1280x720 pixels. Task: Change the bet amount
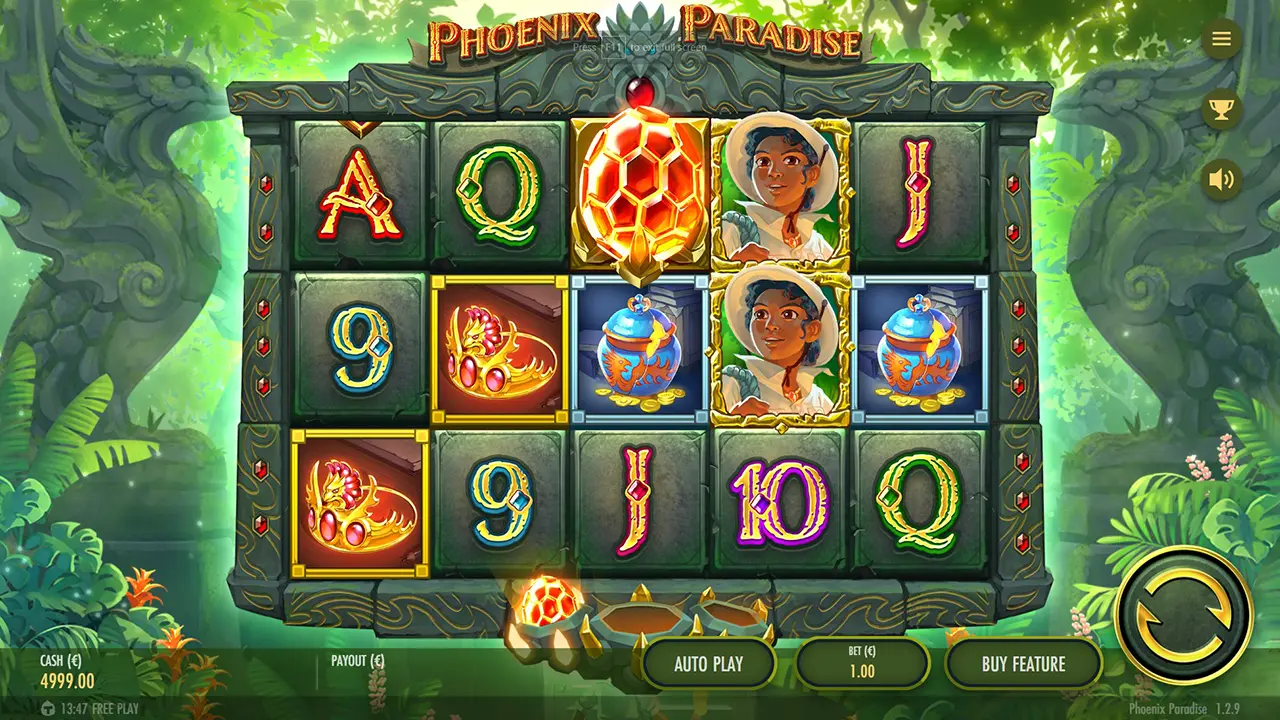coord(862,664)
